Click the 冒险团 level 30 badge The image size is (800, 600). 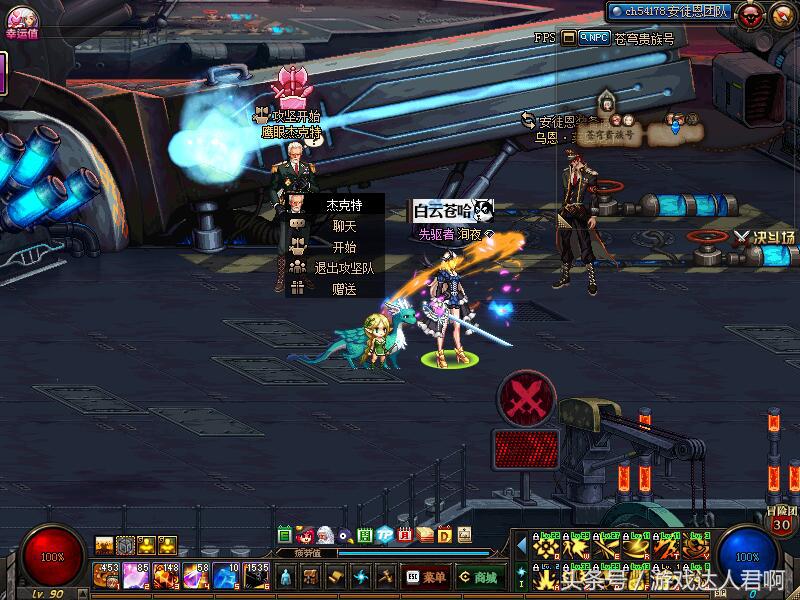pyautogui.click(x=781, y=520)
